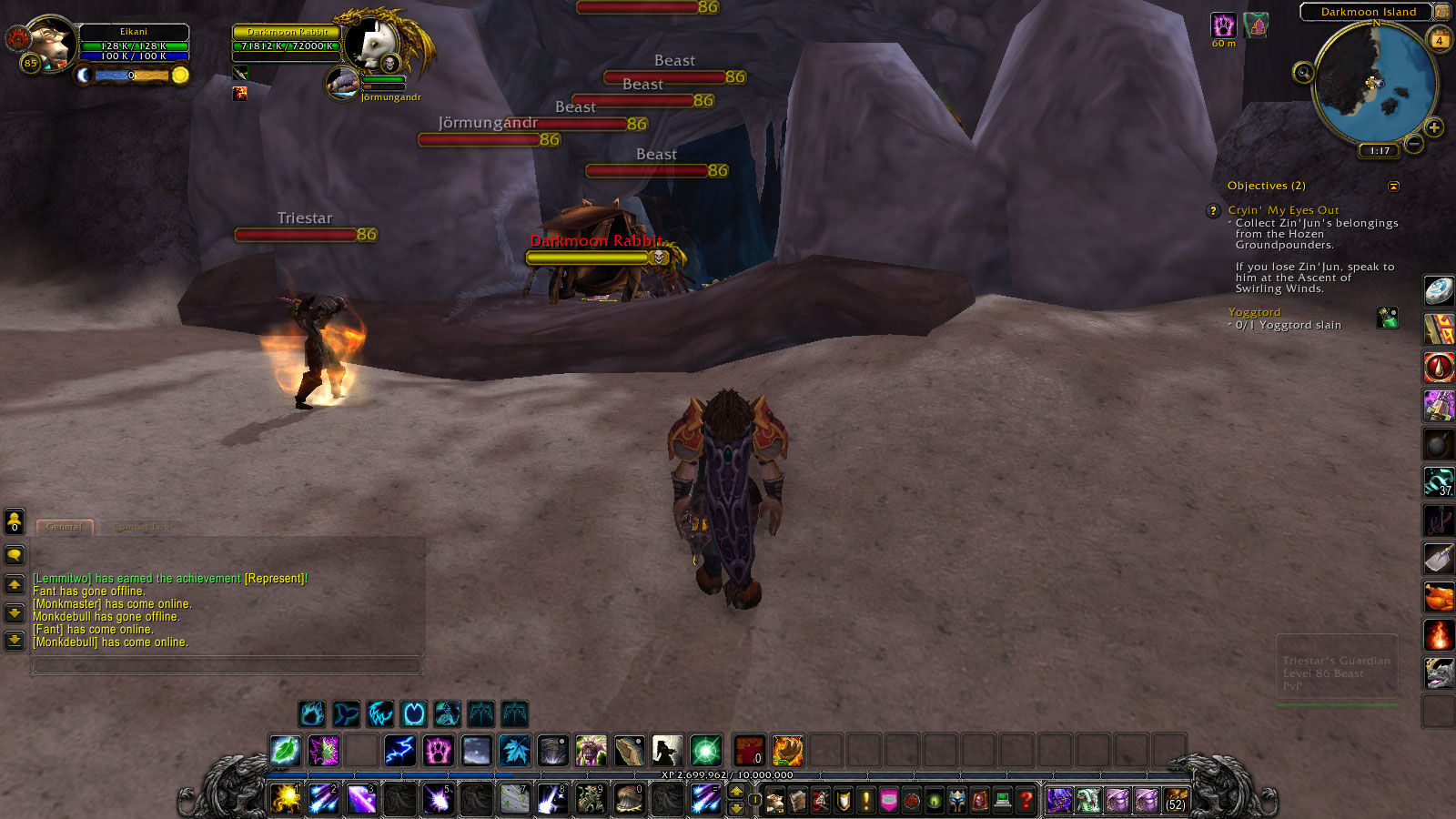Open the main backpack showing (52) slots

coord(1175,800)
